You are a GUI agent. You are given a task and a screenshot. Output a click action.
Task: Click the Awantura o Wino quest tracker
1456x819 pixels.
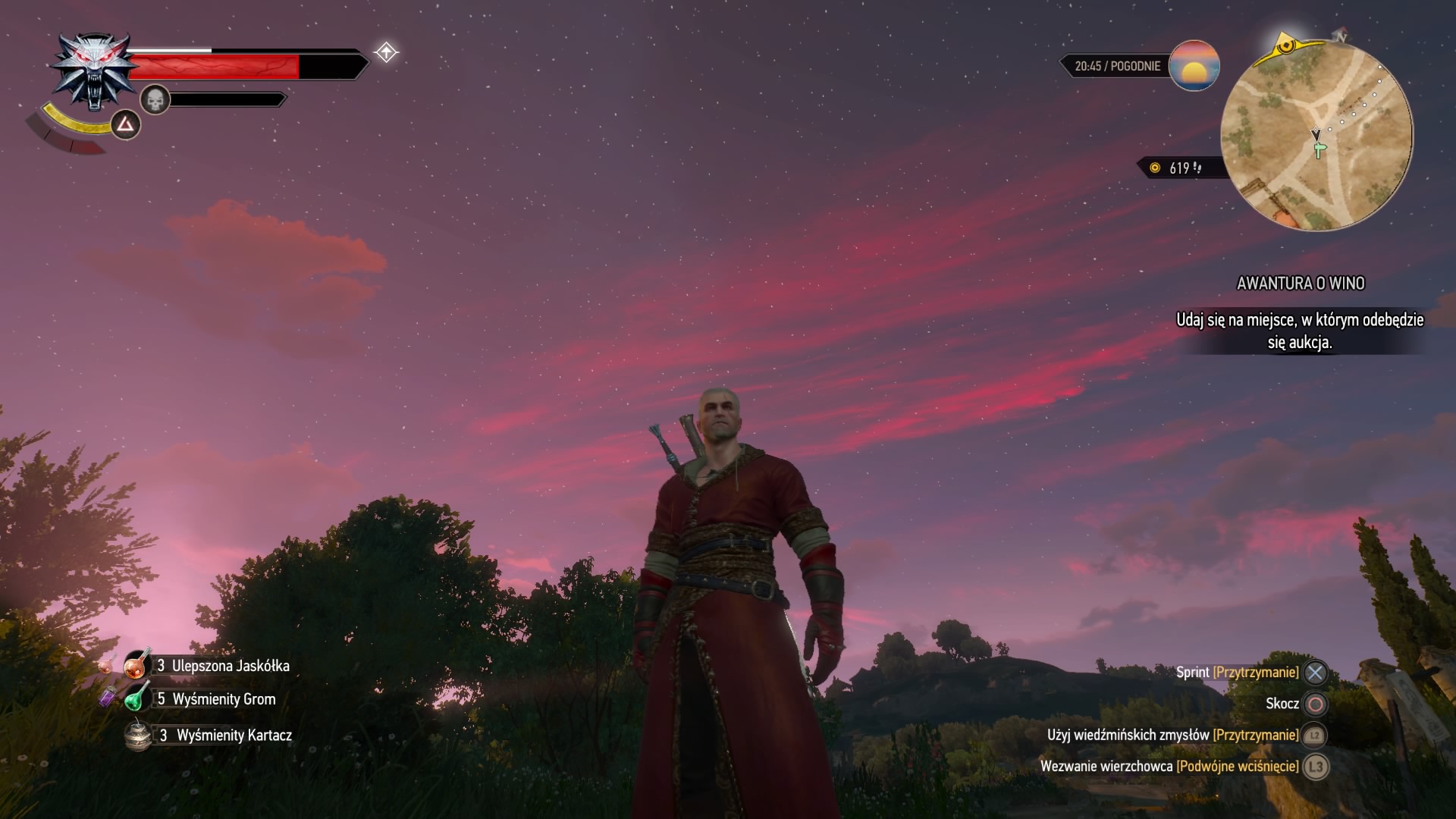1300,284
